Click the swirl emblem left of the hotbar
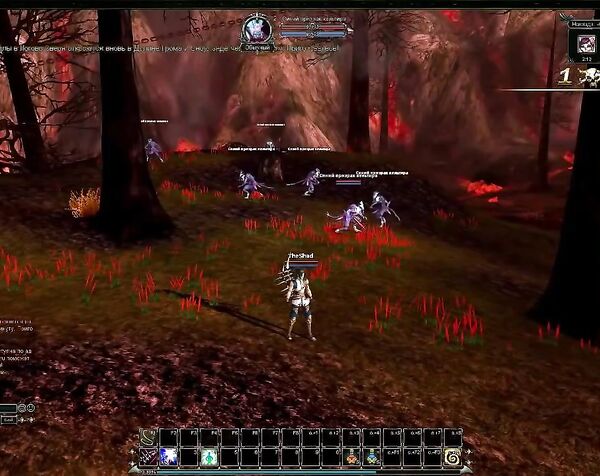This screenshot has width=600, height=476. [146, 435]
